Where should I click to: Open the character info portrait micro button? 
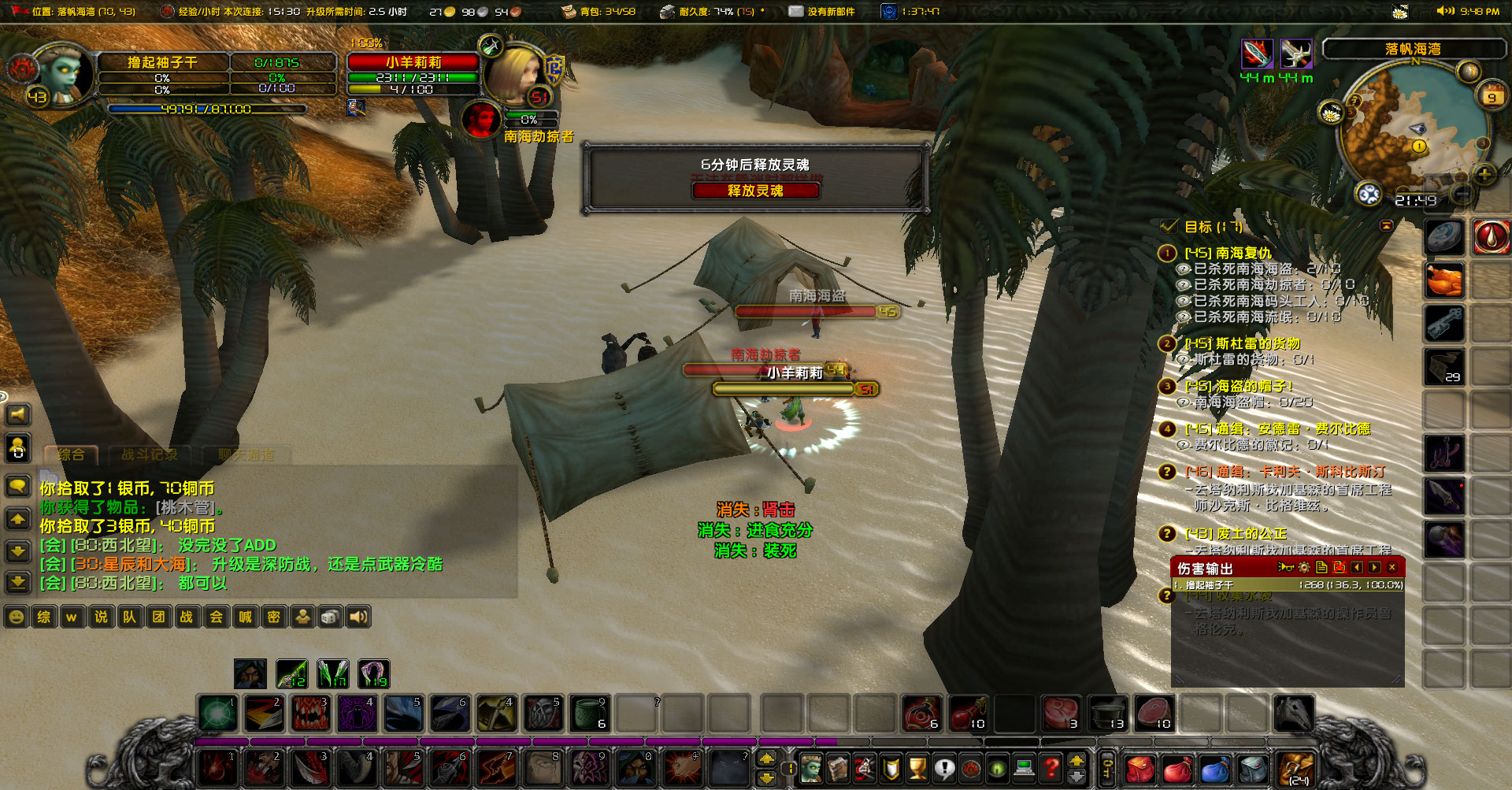[811, 766]
